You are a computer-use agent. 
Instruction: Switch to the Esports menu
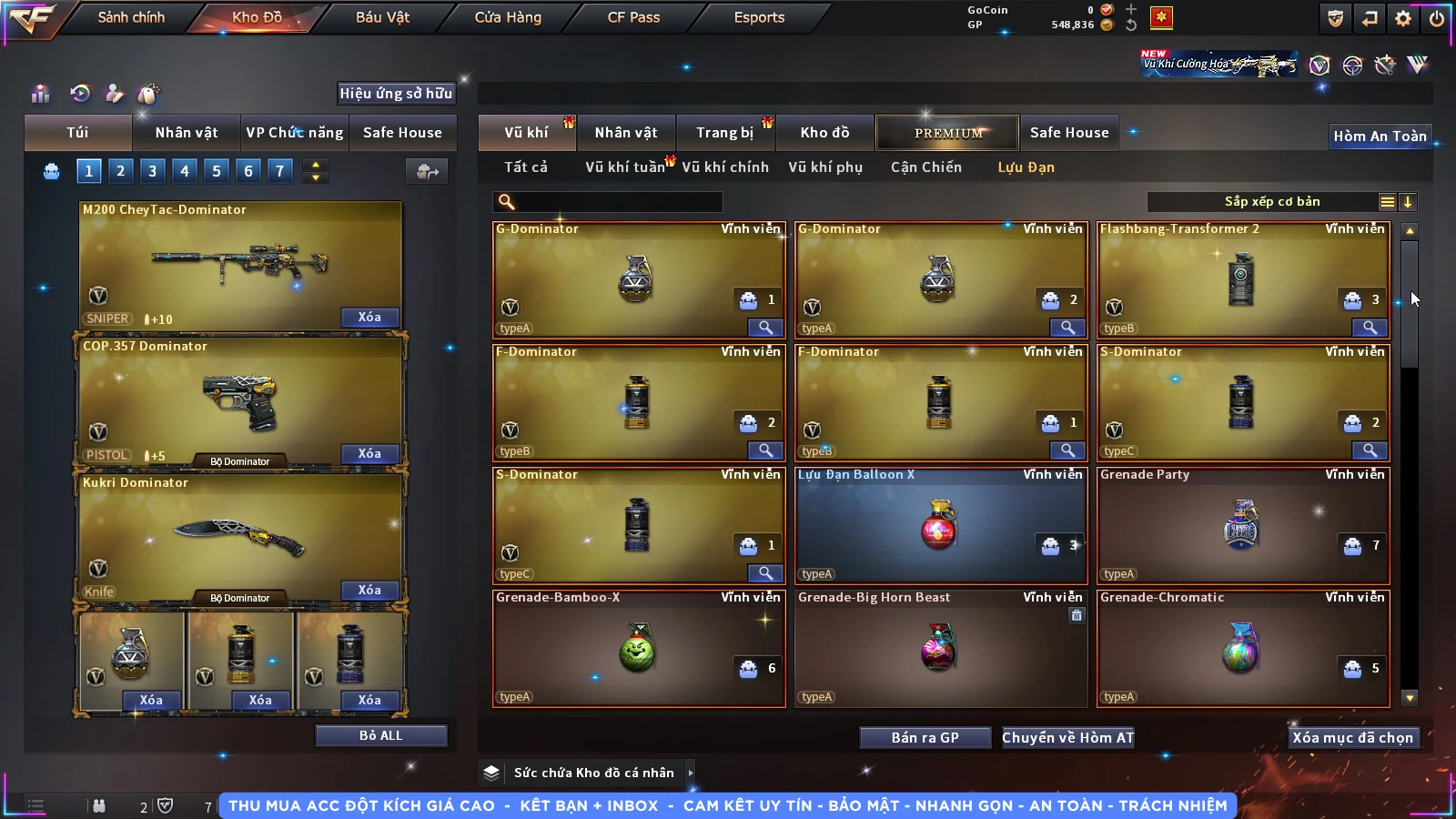click(759, 17)
